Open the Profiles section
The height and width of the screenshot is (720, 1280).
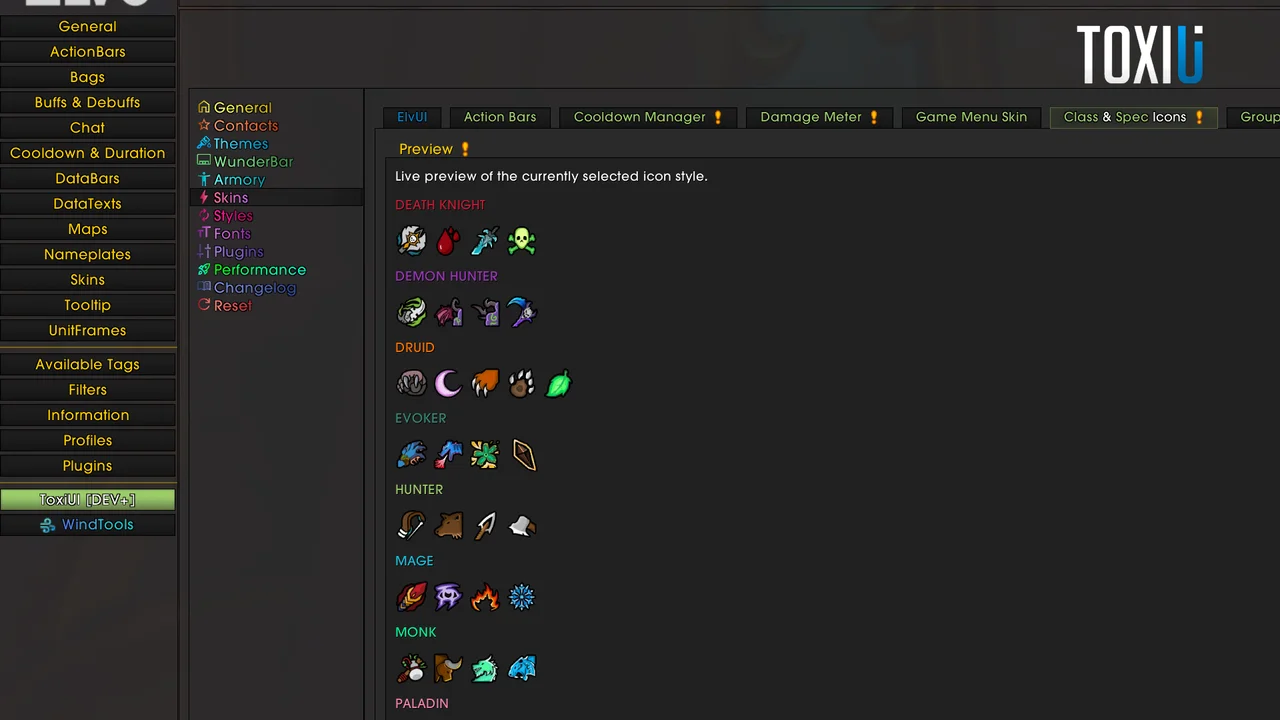(x=87, y=440)
